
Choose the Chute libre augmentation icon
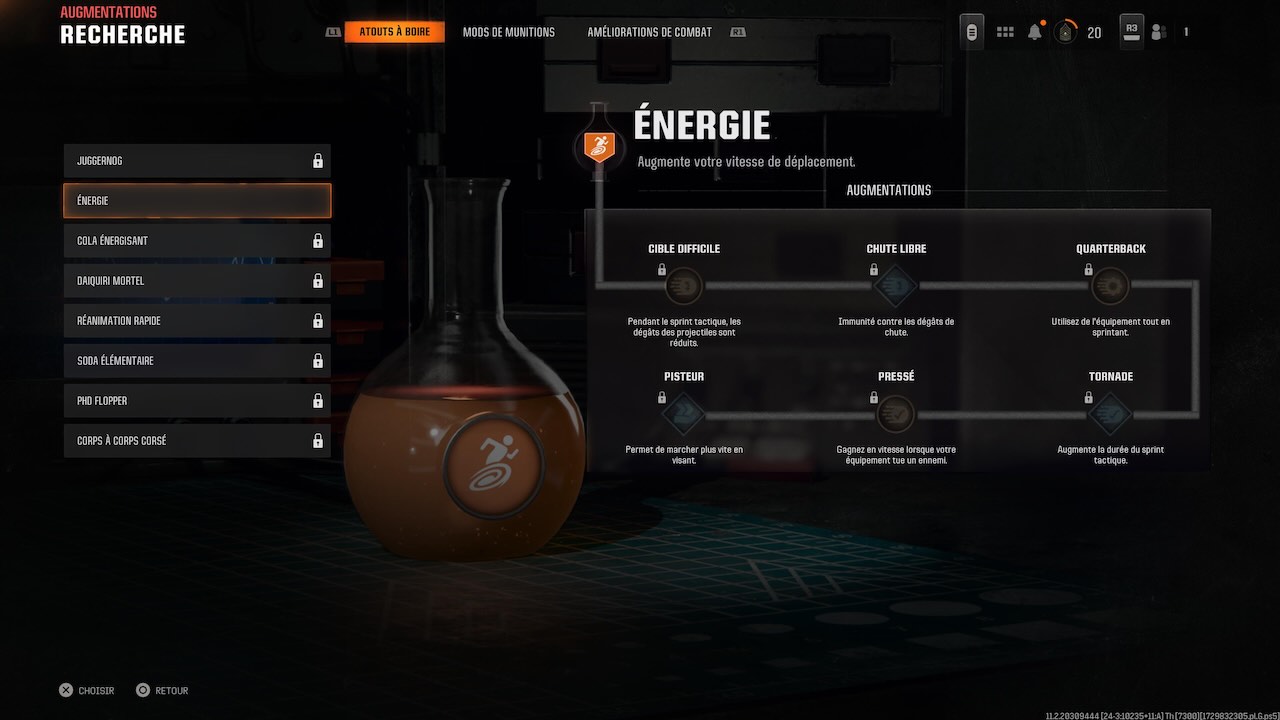(x=896, y=287)
